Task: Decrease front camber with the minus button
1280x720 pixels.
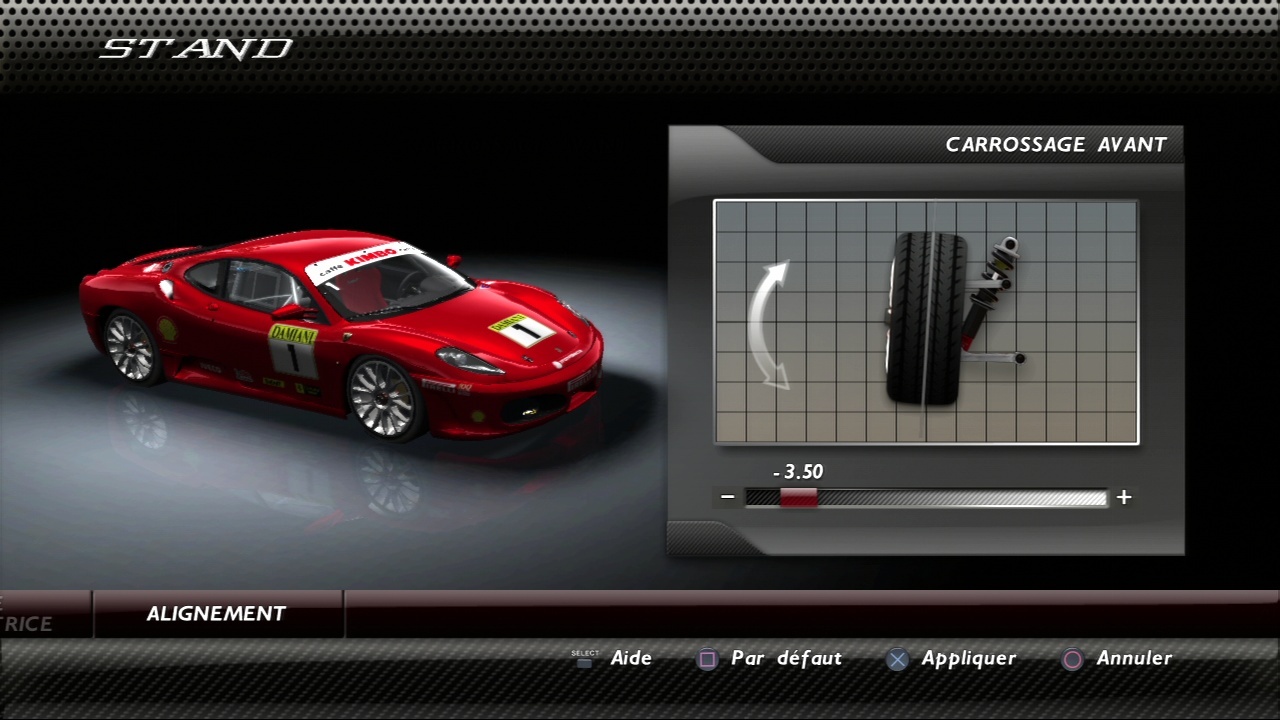Action: (728, 497)
